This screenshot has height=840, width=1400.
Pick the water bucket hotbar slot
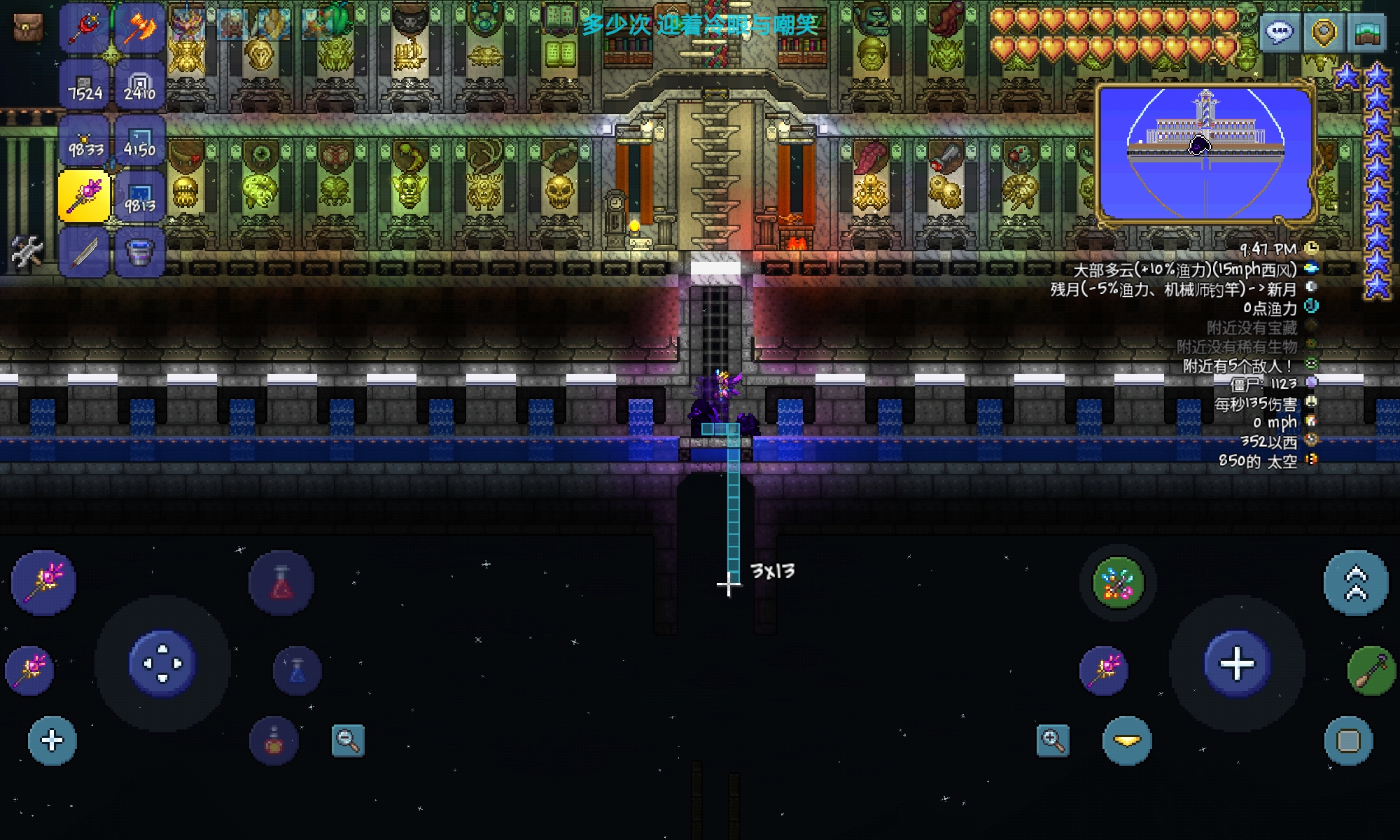click(140, 251)
